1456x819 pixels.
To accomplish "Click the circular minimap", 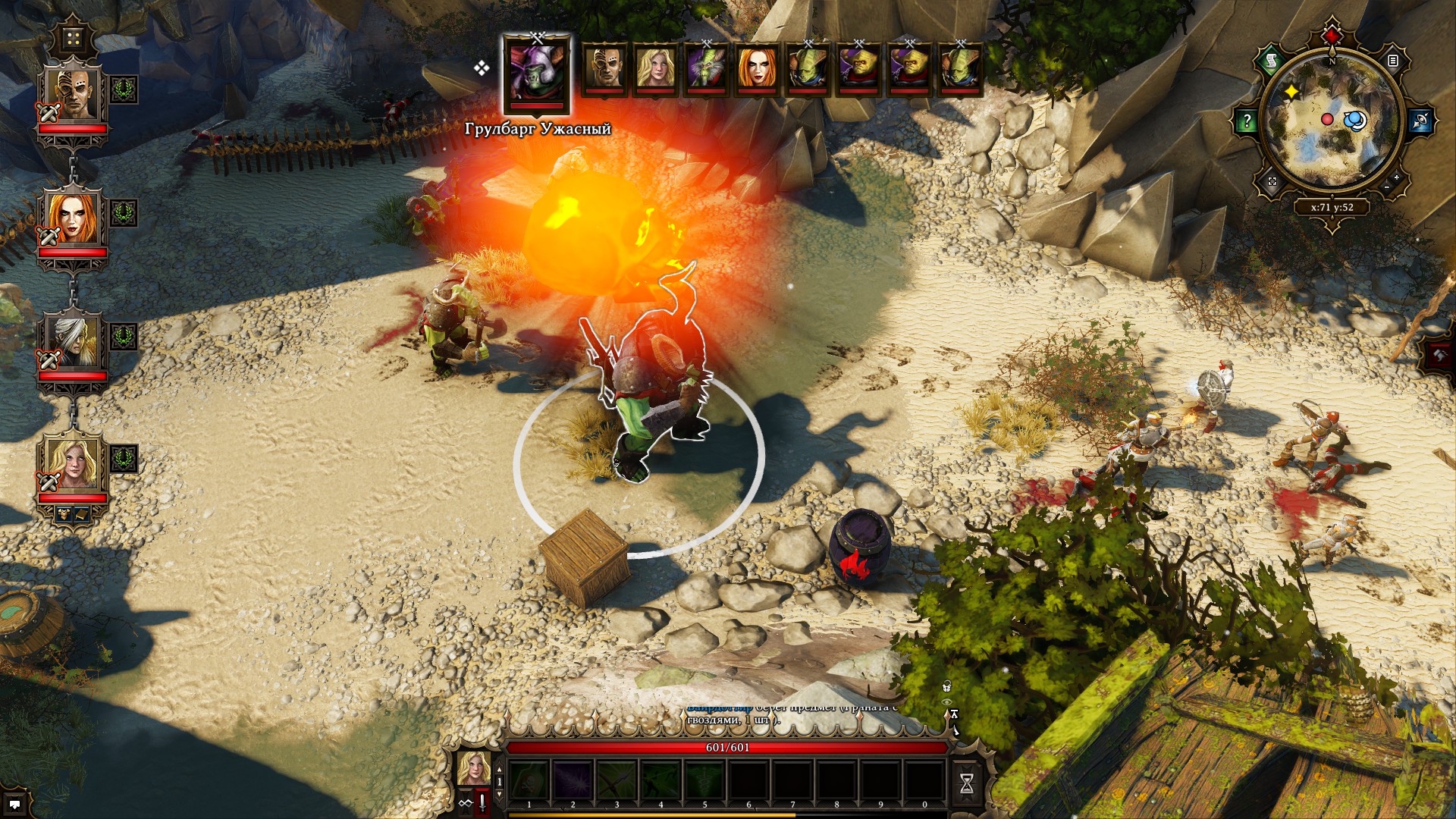I will coord(1332,124).
